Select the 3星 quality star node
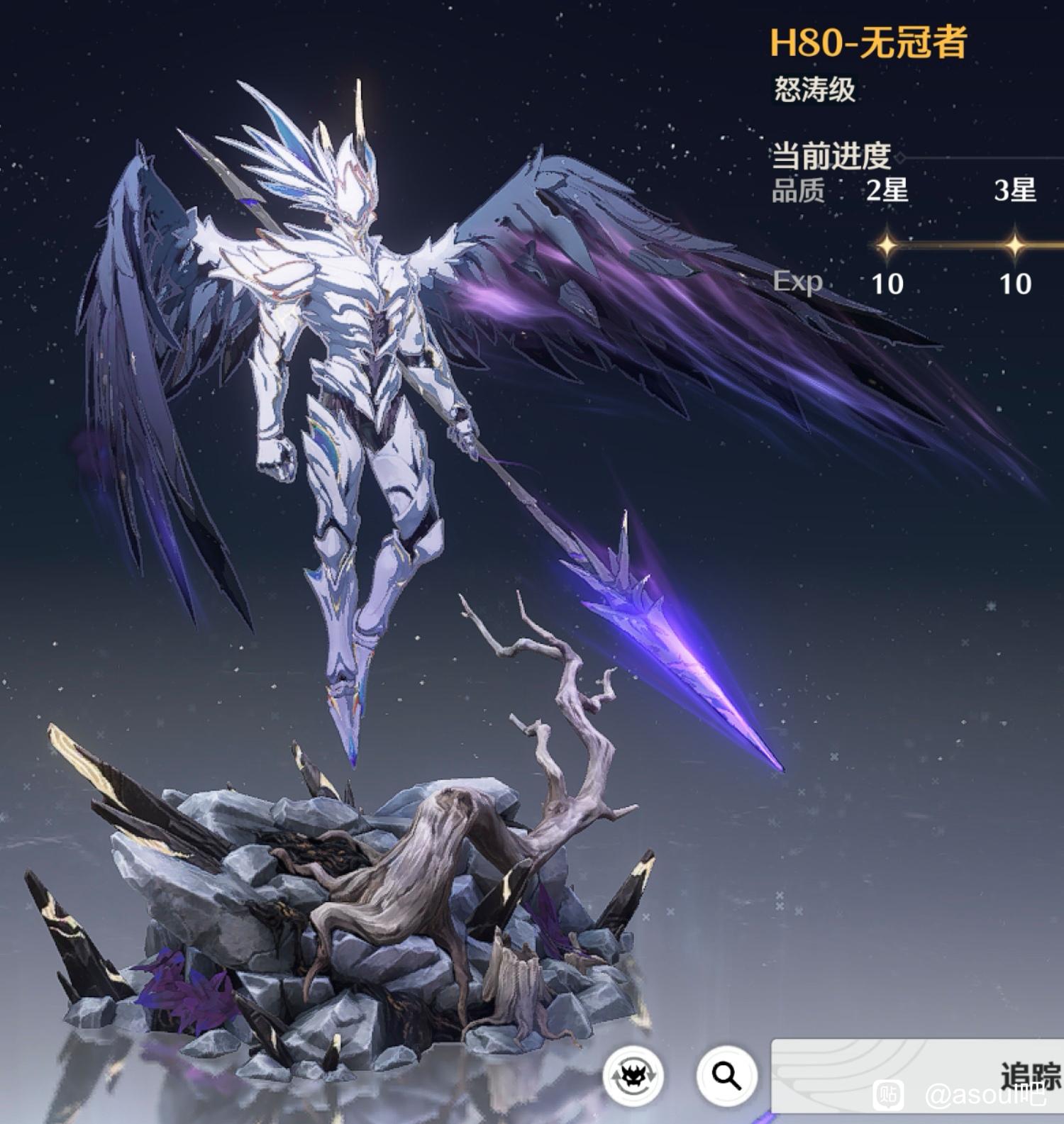This screenshot has height=1124, width=1064. [1014, 245]
